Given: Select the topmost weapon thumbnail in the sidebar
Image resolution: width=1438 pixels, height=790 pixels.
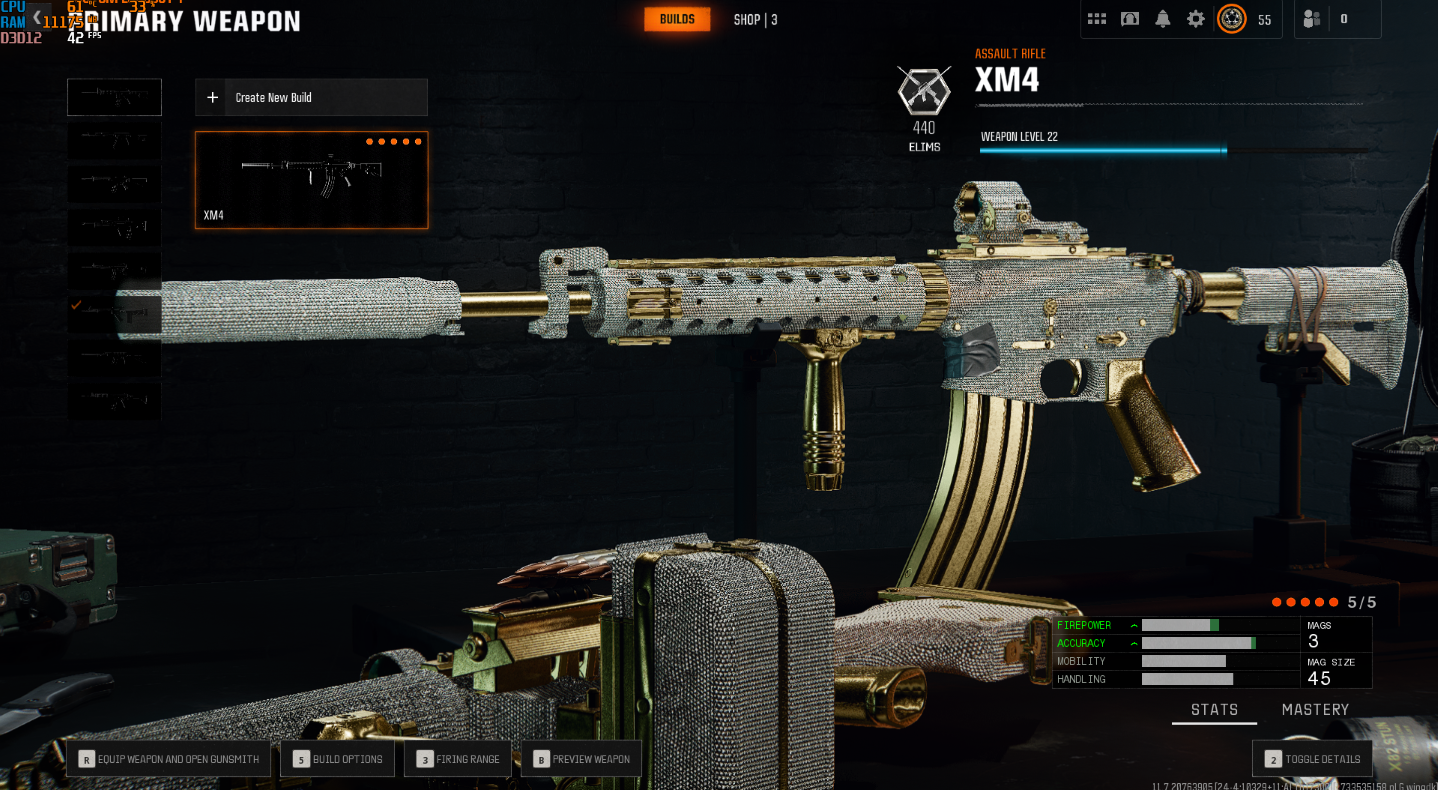Looking at the screenshot, I should 114,96.
